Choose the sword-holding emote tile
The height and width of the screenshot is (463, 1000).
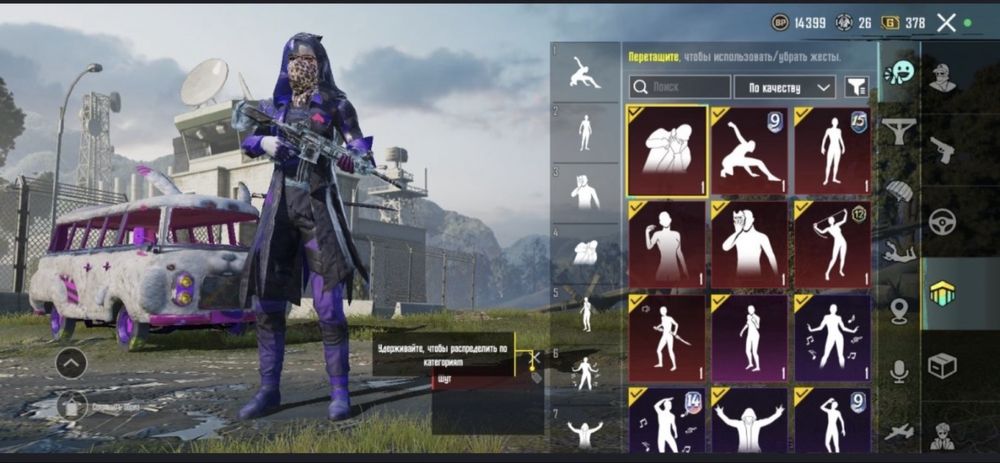pyautogui.click(x=667, y=337)
